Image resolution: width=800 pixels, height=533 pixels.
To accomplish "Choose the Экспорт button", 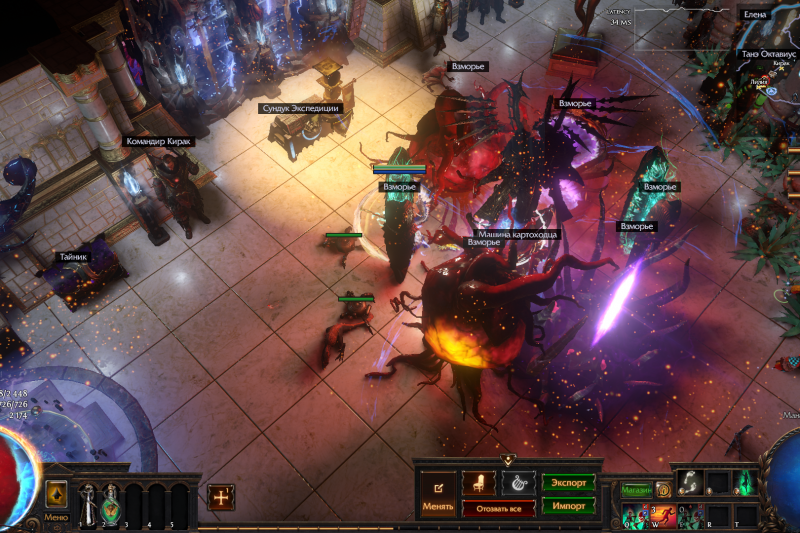I will point(569,482).
